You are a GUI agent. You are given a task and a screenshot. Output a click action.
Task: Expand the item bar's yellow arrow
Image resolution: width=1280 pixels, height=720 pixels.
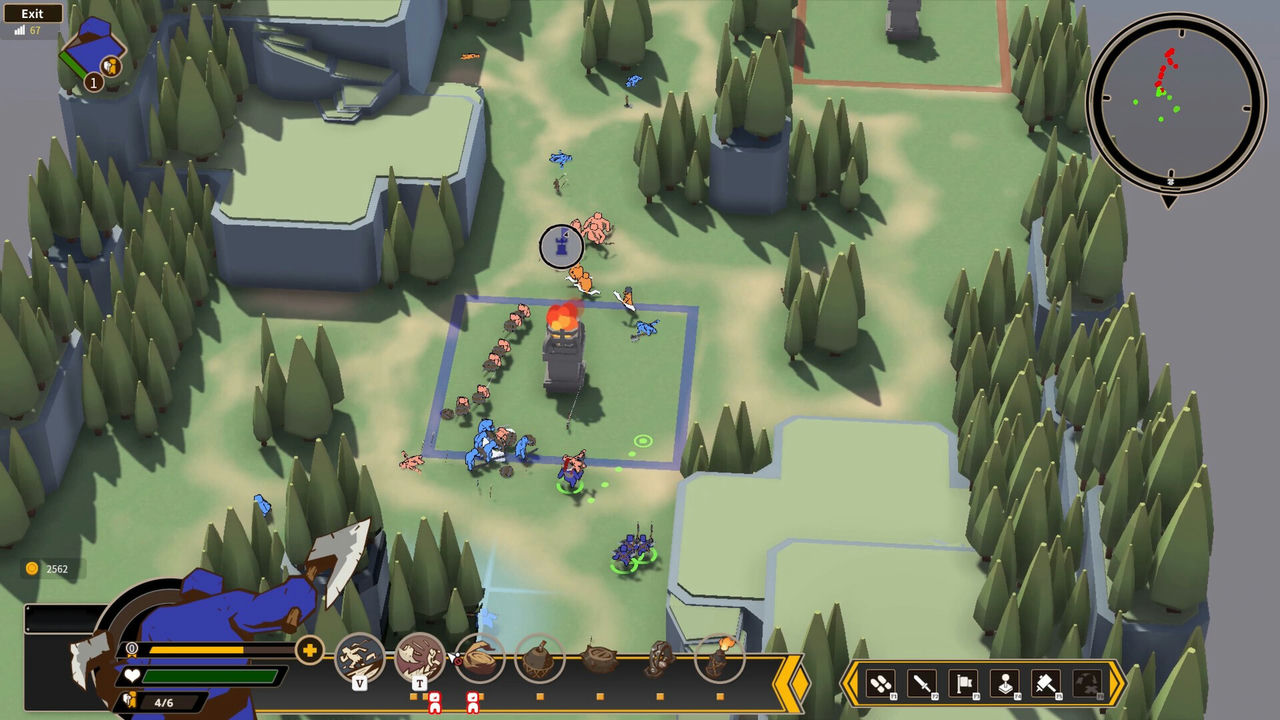(799, 683)
